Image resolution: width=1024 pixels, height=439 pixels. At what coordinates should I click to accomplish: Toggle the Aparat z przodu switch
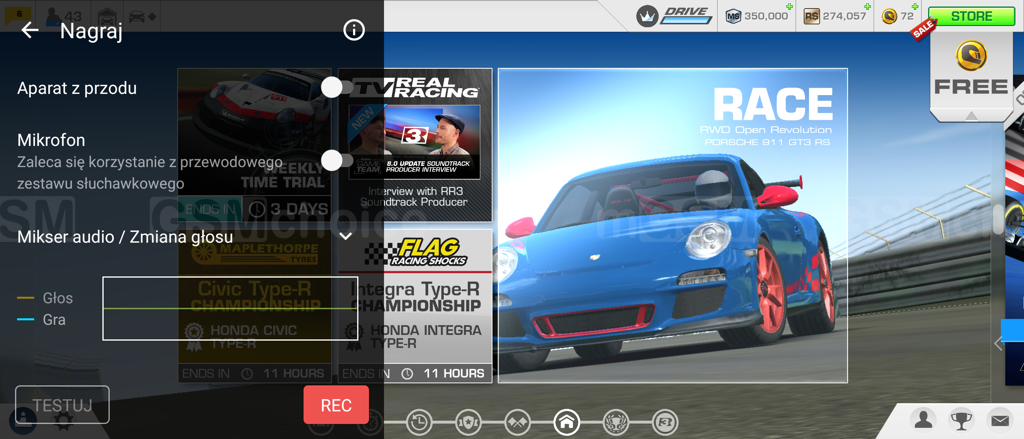[x=335, y=88]
